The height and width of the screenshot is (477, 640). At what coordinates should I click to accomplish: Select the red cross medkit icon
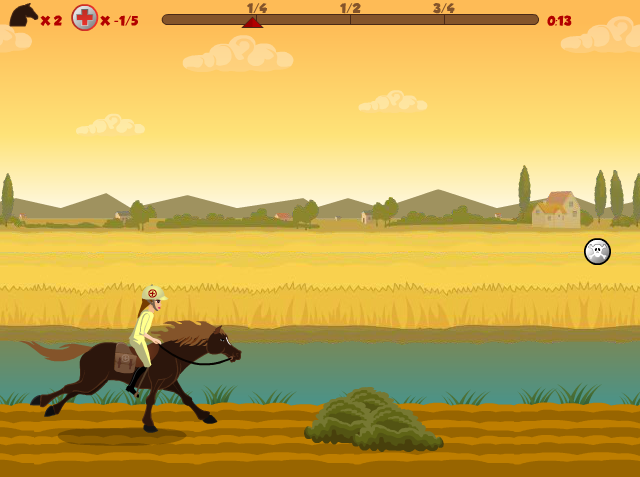click(85, 18)
